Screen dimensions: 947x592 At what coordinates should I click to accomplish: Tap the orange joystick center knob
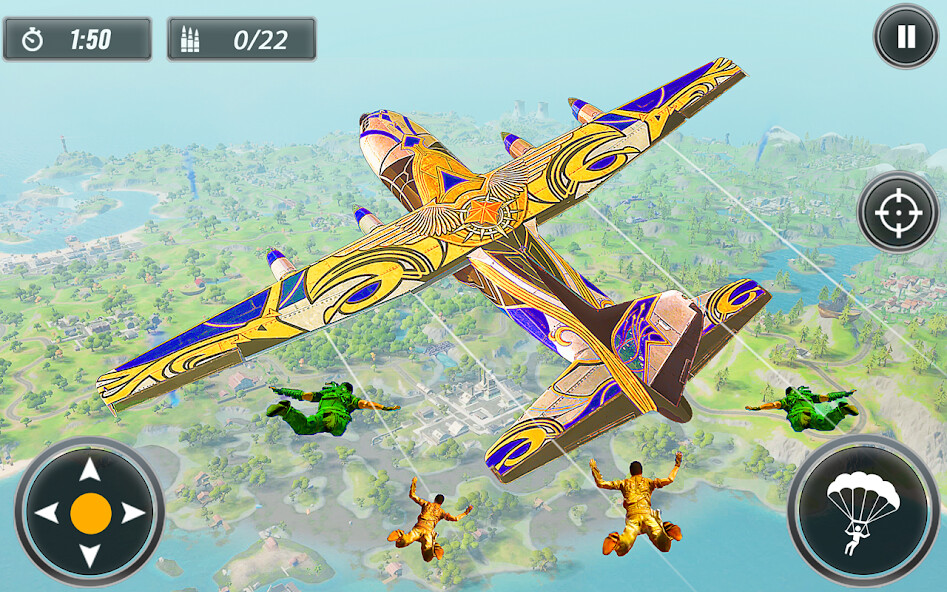(x=90, y=513)
